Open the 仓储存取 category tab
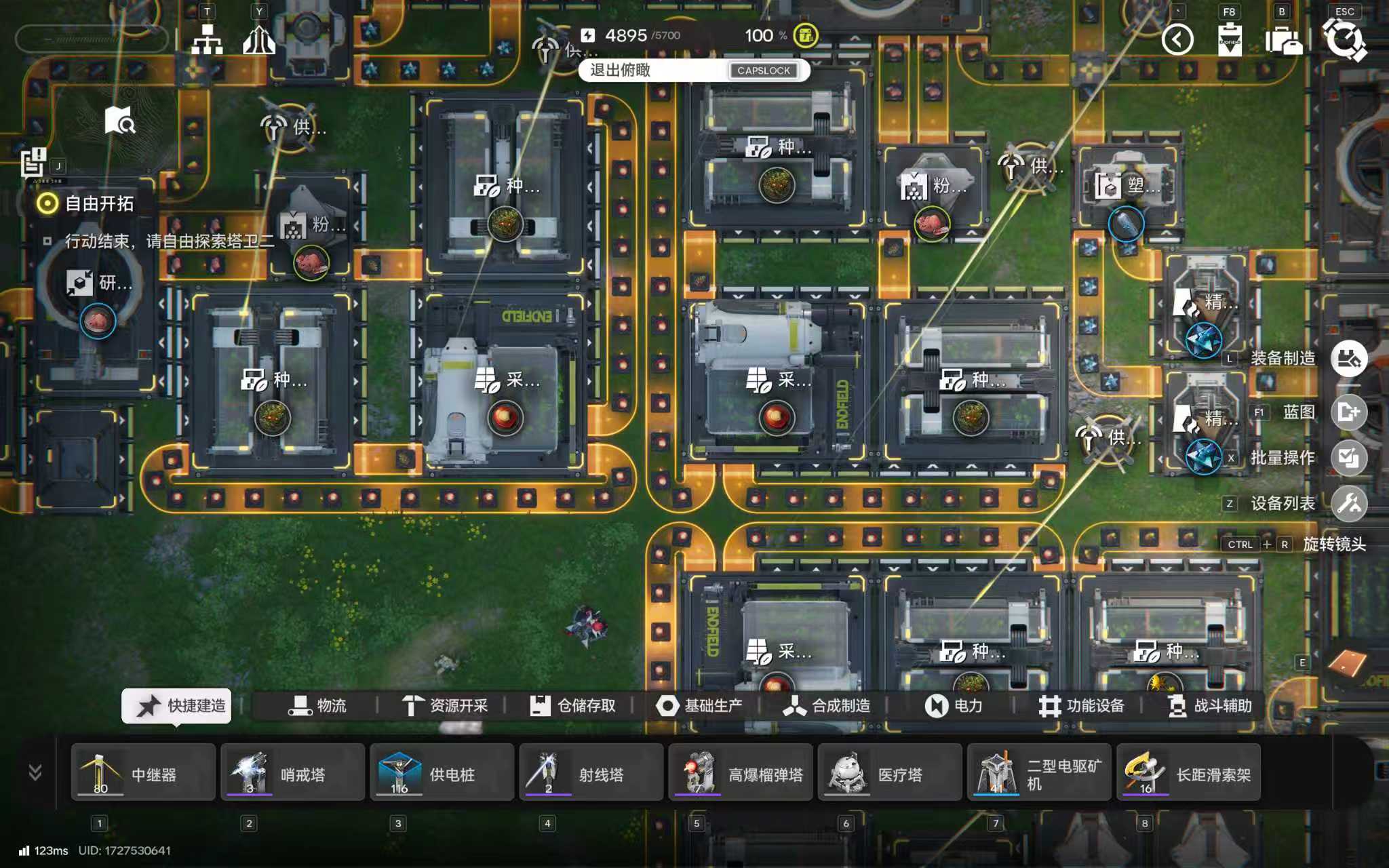This screenshot has width=1389, height=868. [572, 706]
